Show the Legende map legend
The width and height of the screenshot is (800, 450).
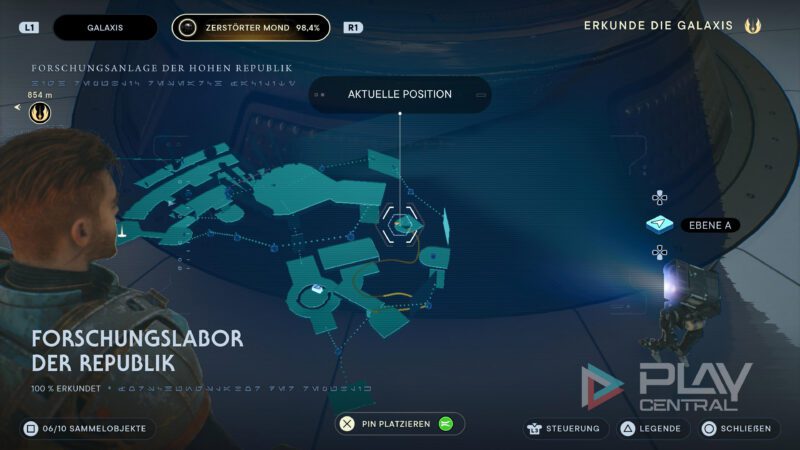click(x=652, y=428)
